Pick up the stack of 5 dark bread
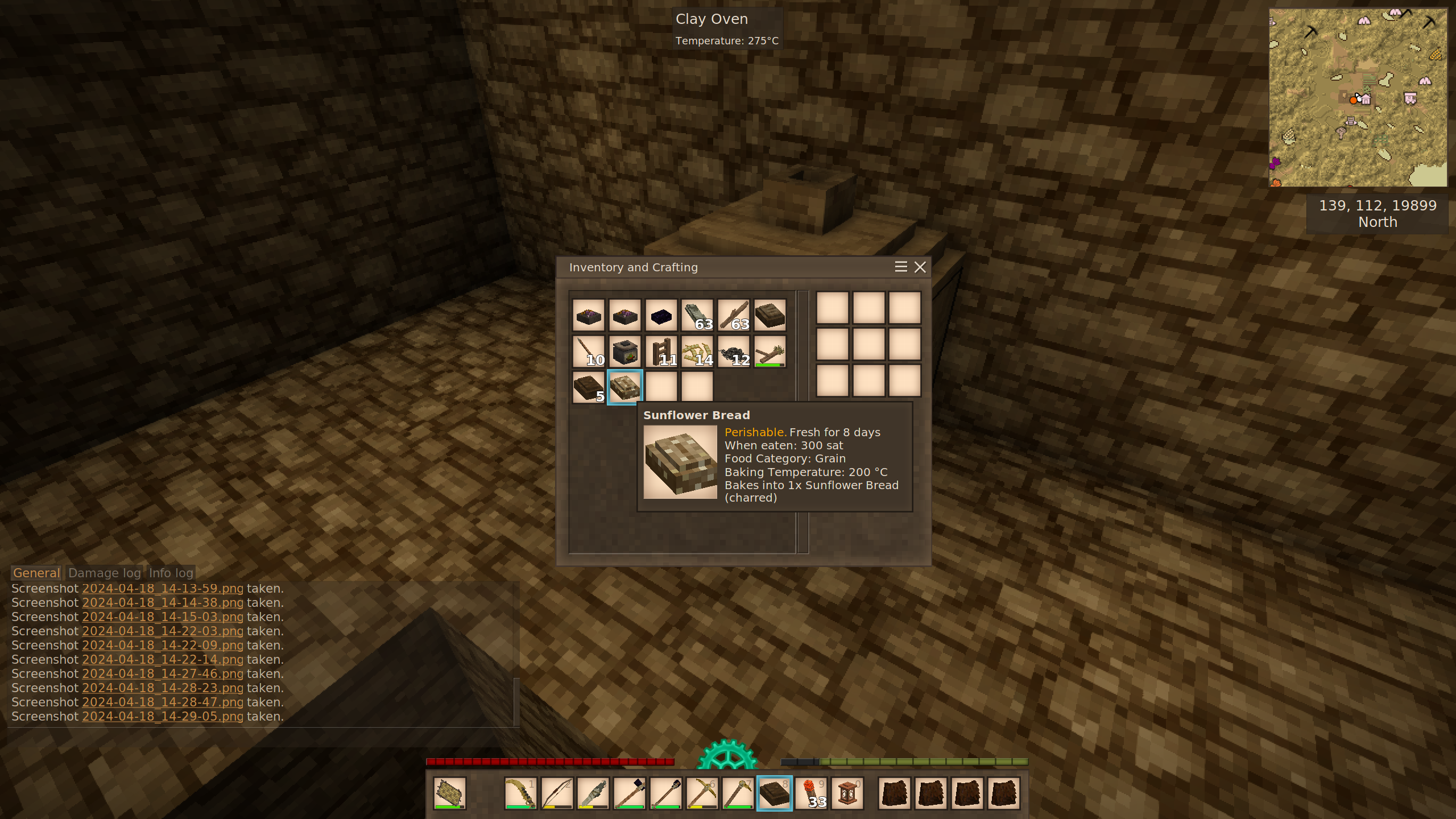 (x=588, y=387)
